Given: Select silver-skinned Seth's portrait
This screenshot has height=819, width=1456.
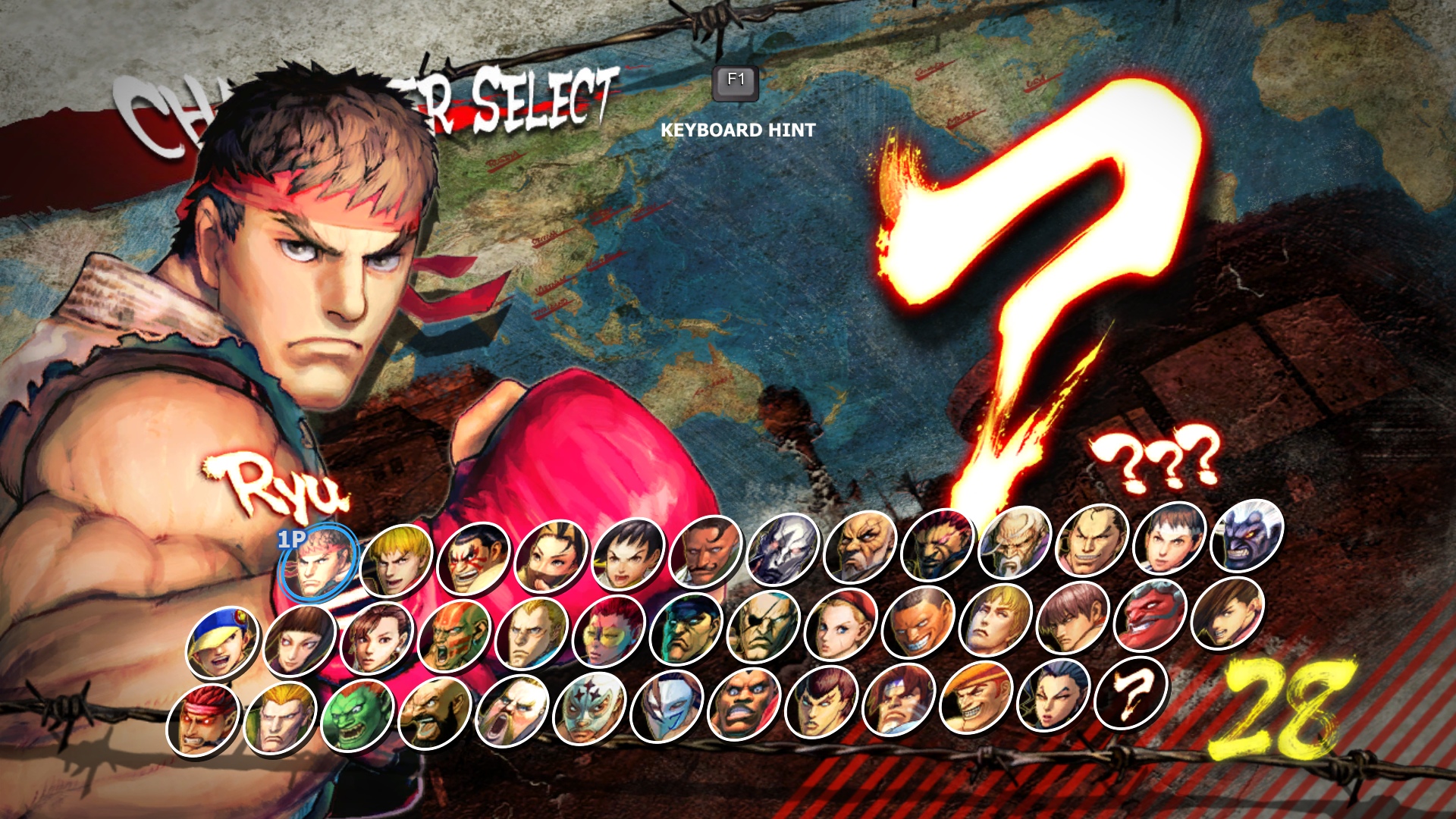Looking at the screenshot, I should click(783, 551).
